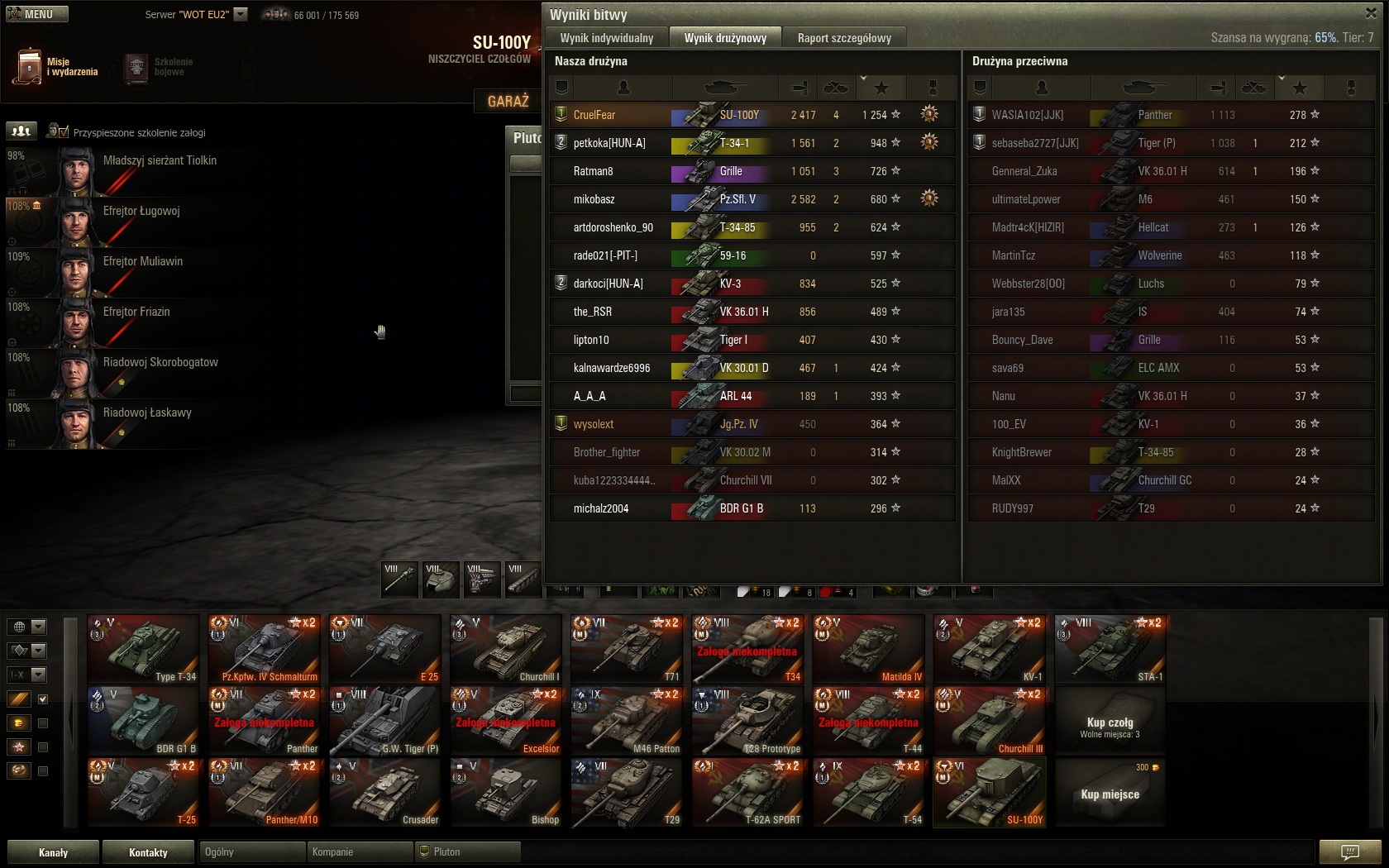Image resolution: width=1389 pixels, height=868 pixels.
Task: Choose the E 25 tank in carousel
Action: 384,649
